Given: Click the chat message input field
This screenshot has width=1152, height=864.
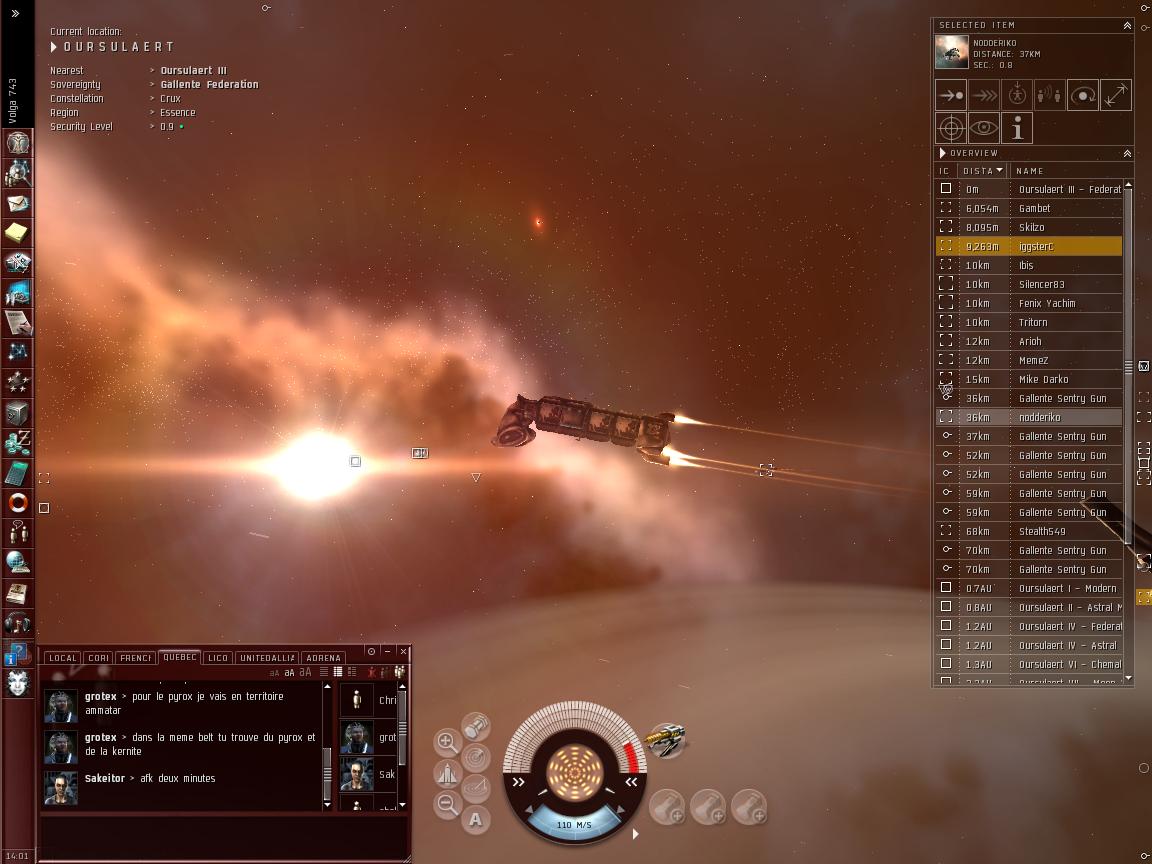Looking at the screenshot, I should click(x=220, y=834).
